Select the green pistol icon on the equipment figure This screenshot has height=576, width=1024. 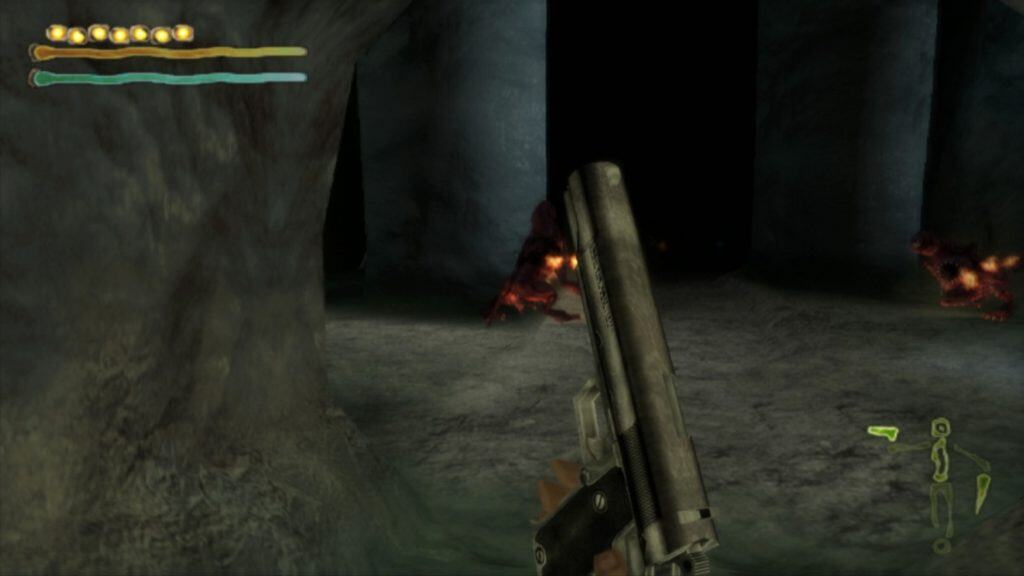[883, 432]
